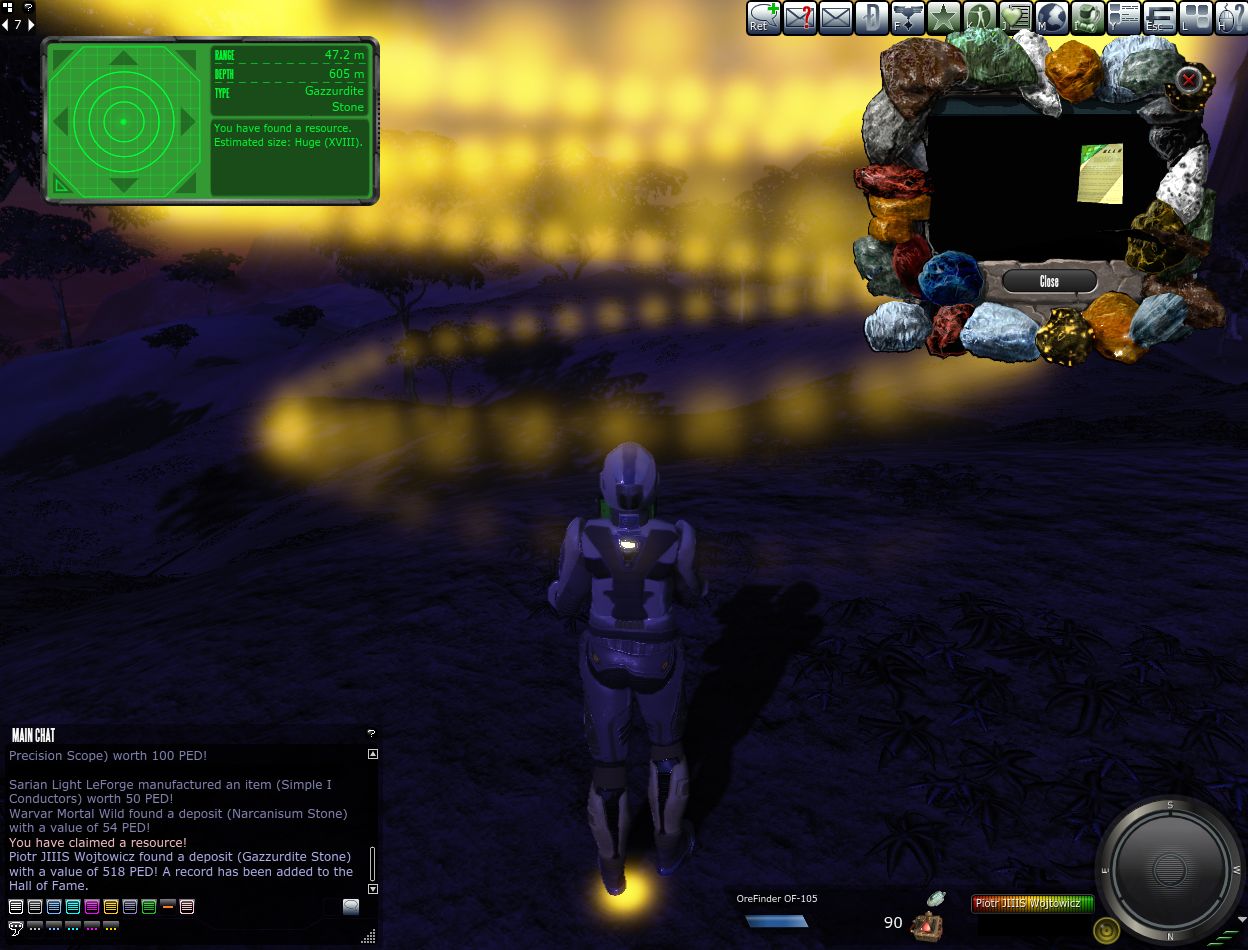Open the globe map icon

click(1051, 18)
